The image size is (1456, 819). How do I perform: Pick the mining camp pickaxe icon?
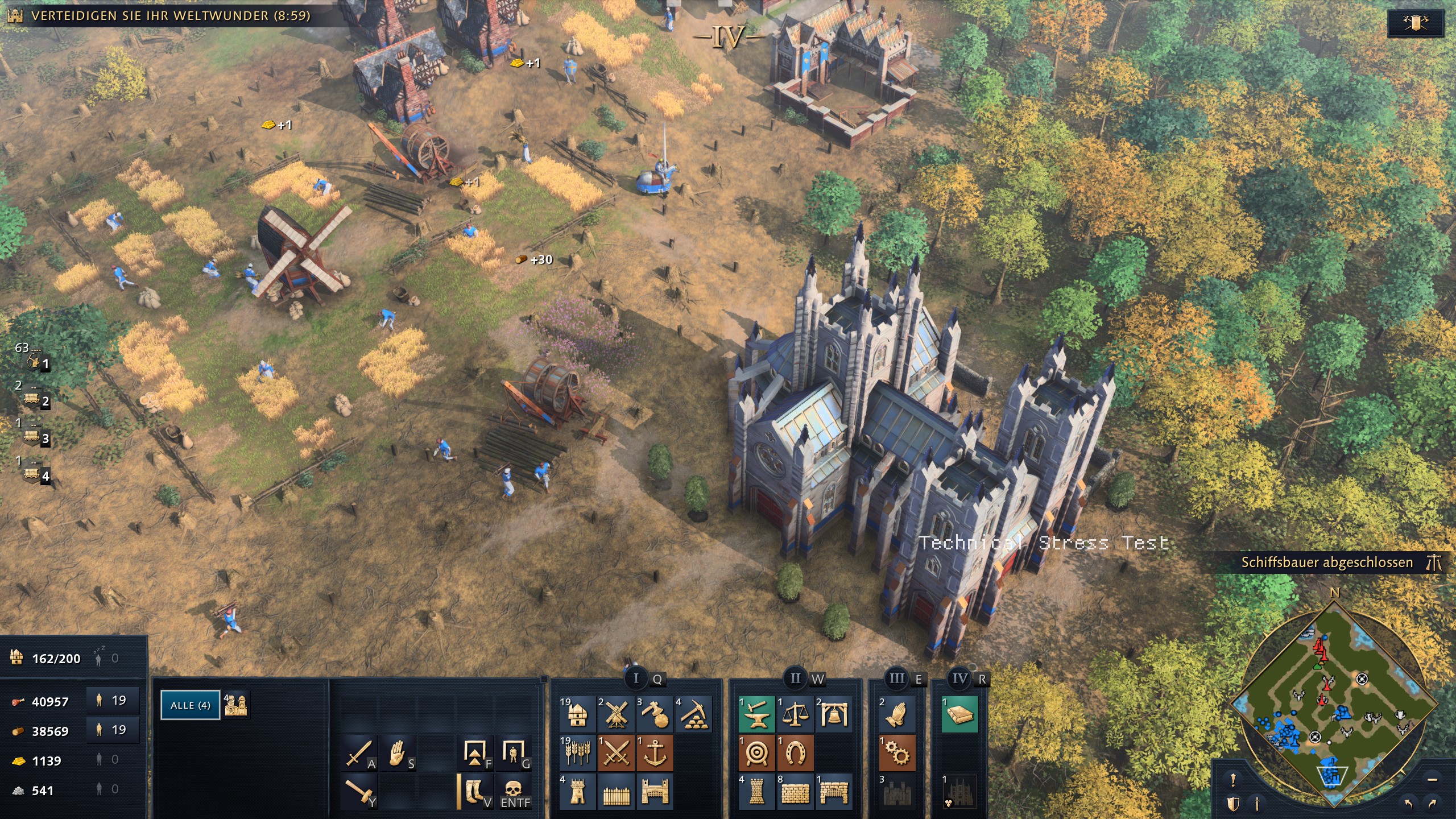[693, 714]
